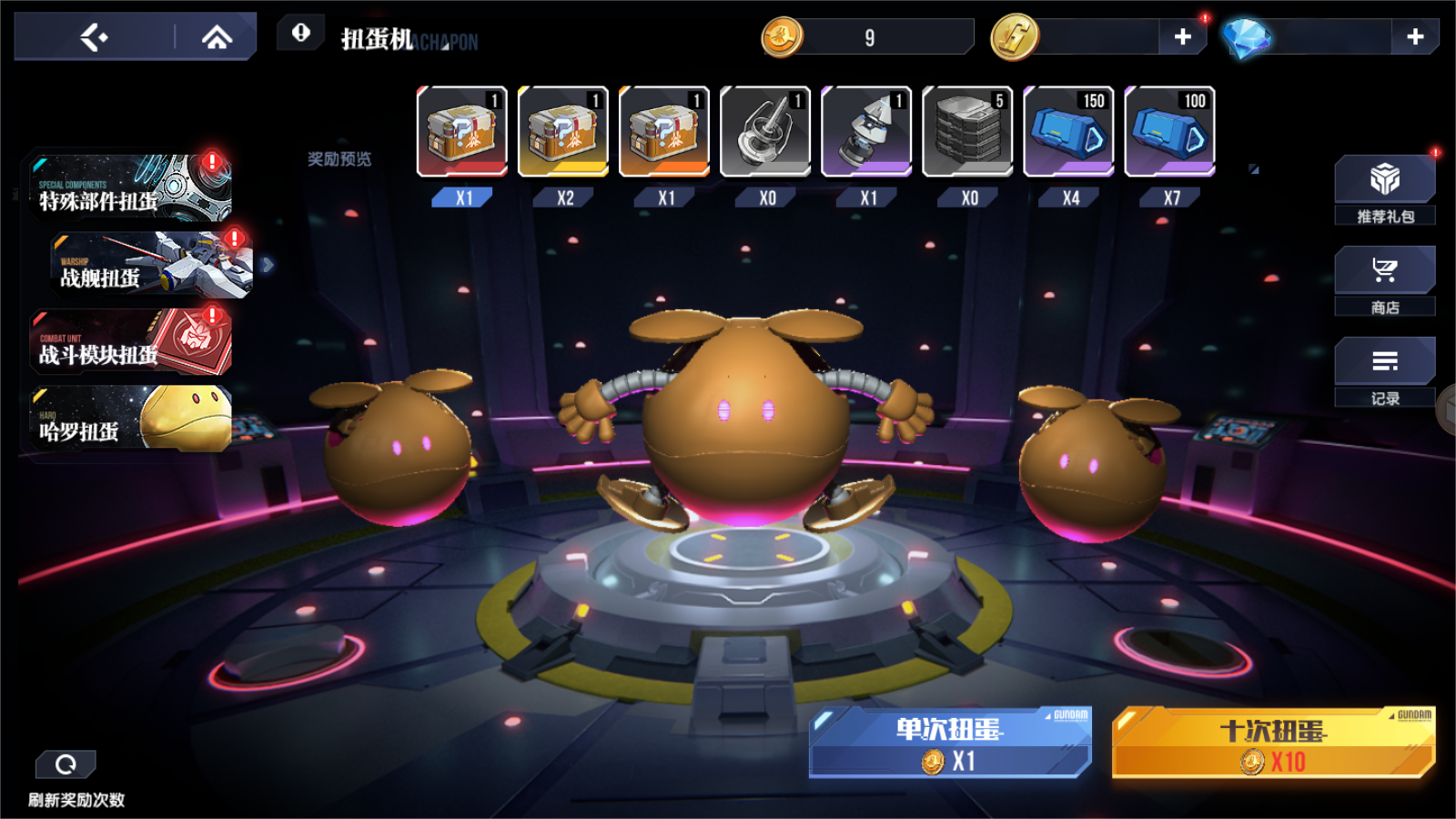The width and height of the screenshot is (1456, 819).
Task: Switch to 战舰扭蛋 tab
Action: [x=151, y=265]
